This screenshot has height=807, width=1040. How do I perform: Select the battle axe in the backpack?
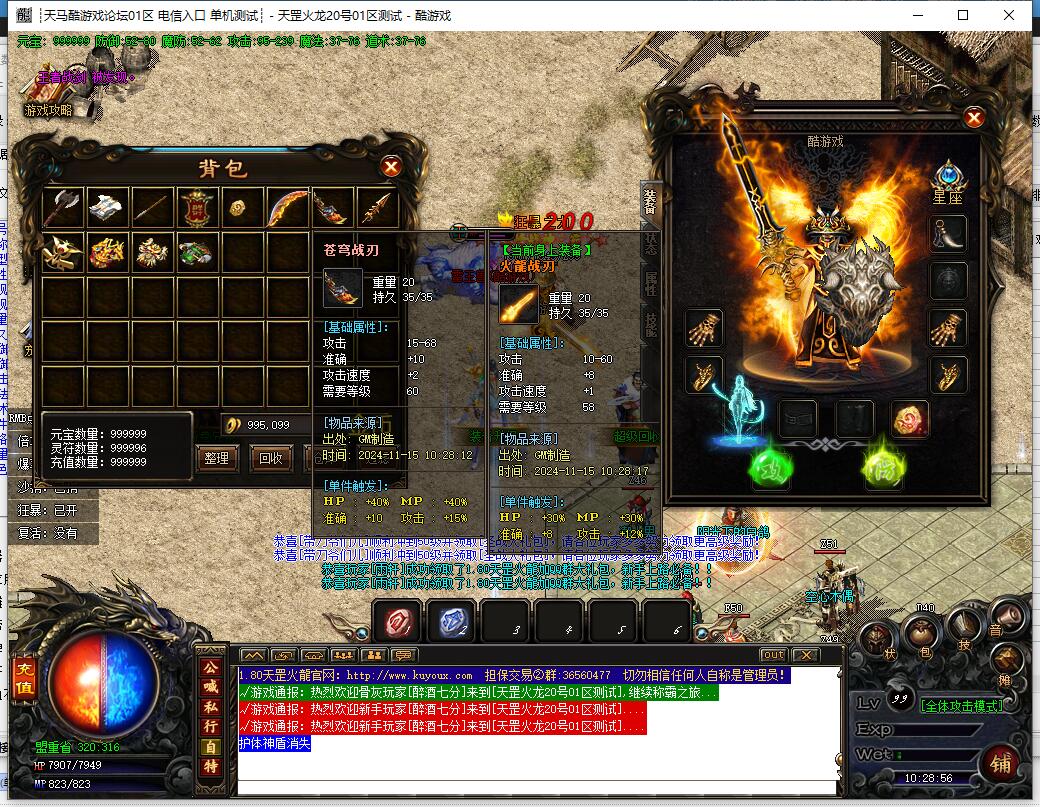[63, 207]
